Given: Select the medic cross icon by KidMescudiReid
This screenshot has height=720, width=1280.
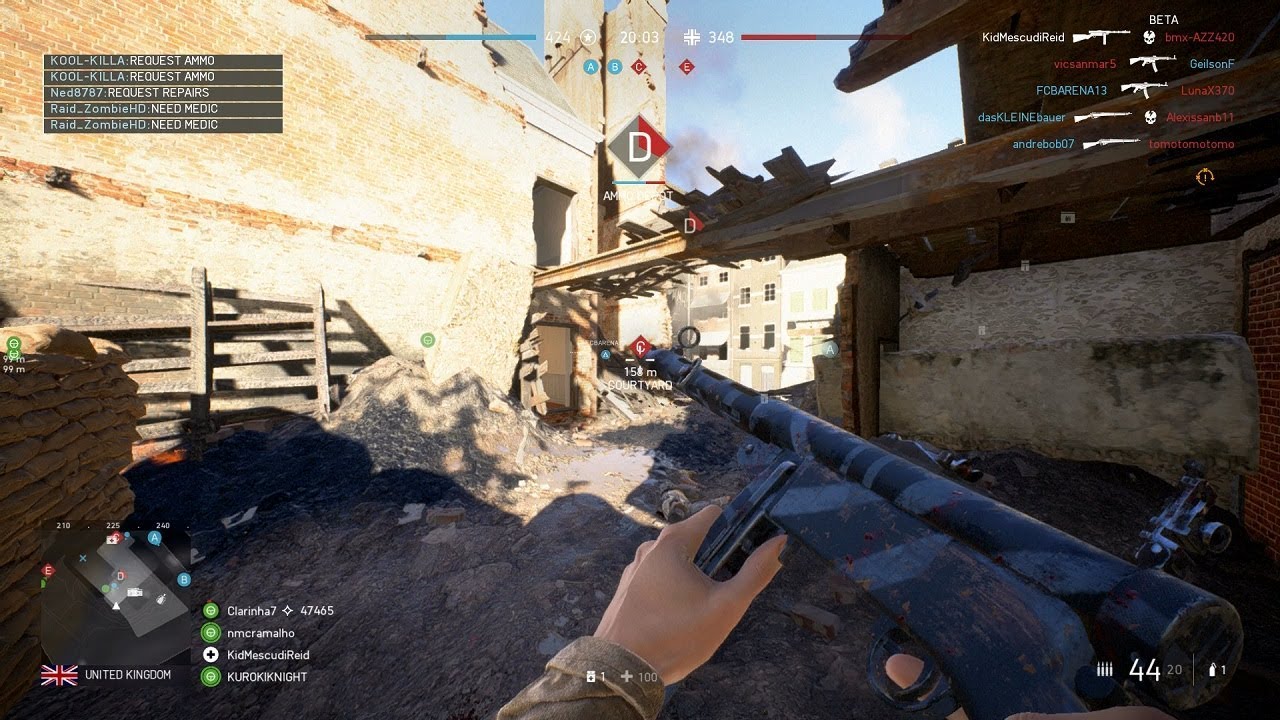Looking at the screenshot, I should [x=210, y=655].
